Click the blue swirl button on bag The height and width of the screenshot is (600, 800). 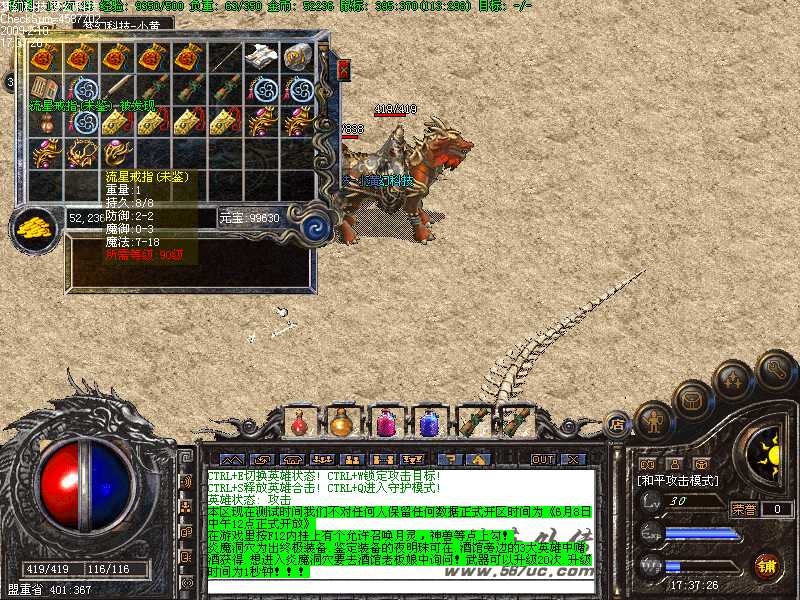pyautogui.click(x=316, y=225)
